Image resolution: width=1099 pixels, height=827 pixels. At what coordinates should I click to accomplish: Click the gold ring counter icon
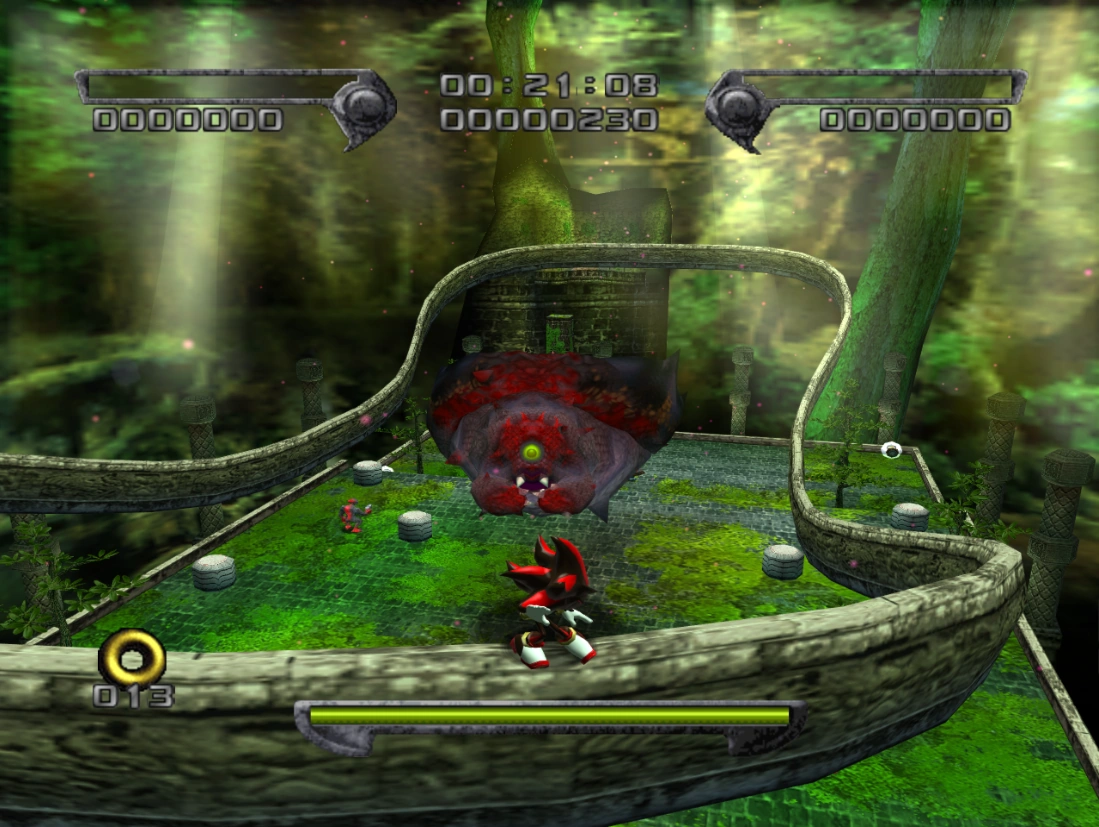coord(132,657)
